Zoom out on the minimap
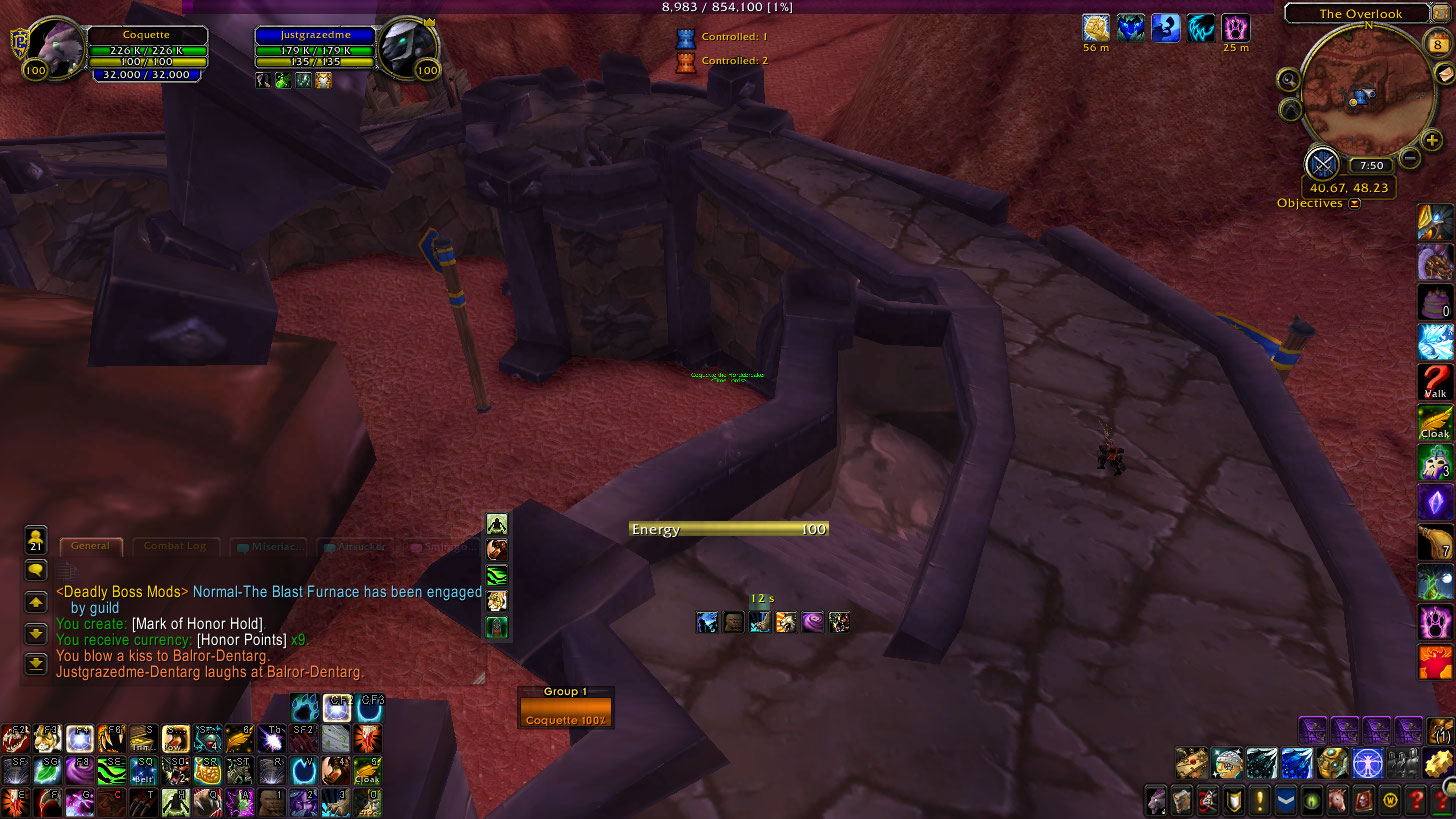This screenshot has width=1456, height=819. [1409, 157]
